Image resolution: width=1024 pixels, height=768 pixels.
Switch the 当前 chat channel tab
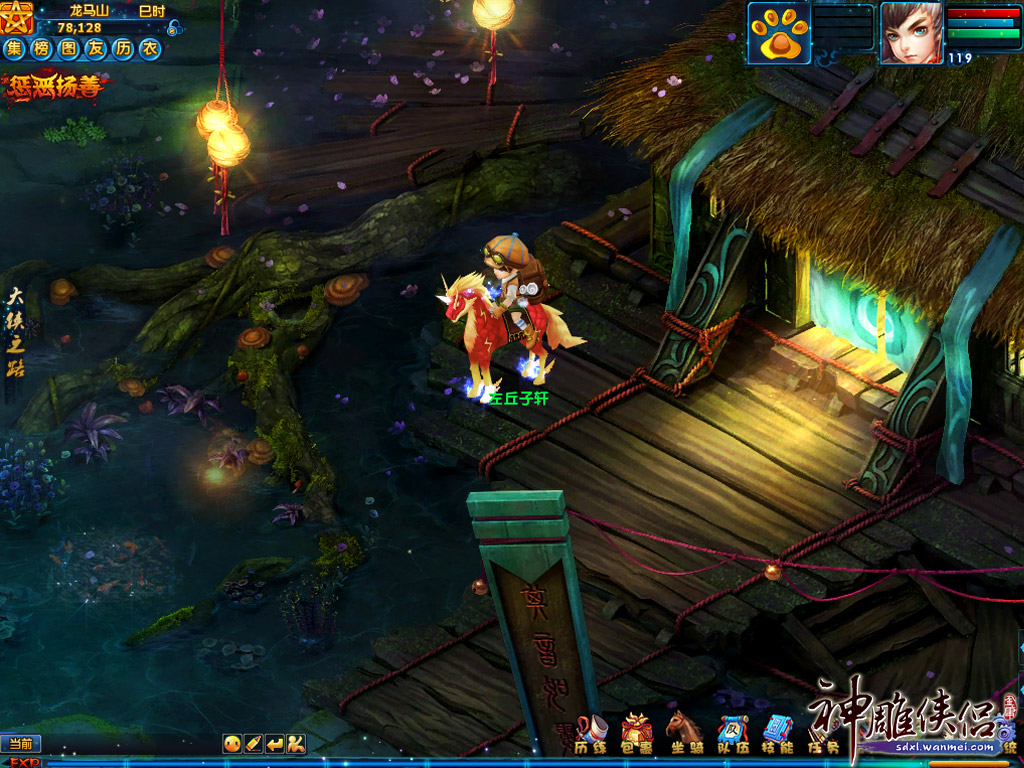coord(20,743)
